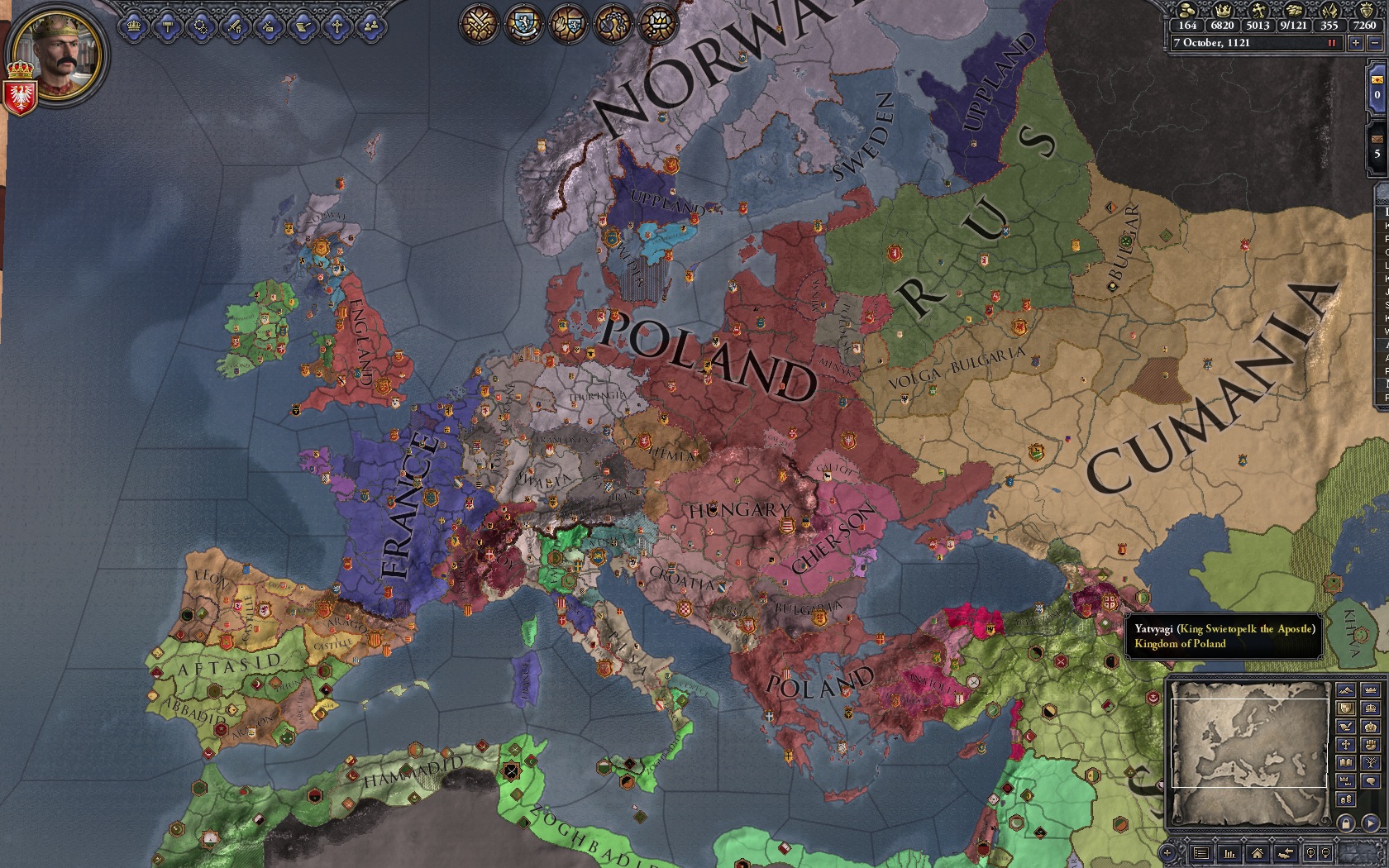Open the ledger bar chart button
1389x868 pixels.
click(x=1229, y=853)
